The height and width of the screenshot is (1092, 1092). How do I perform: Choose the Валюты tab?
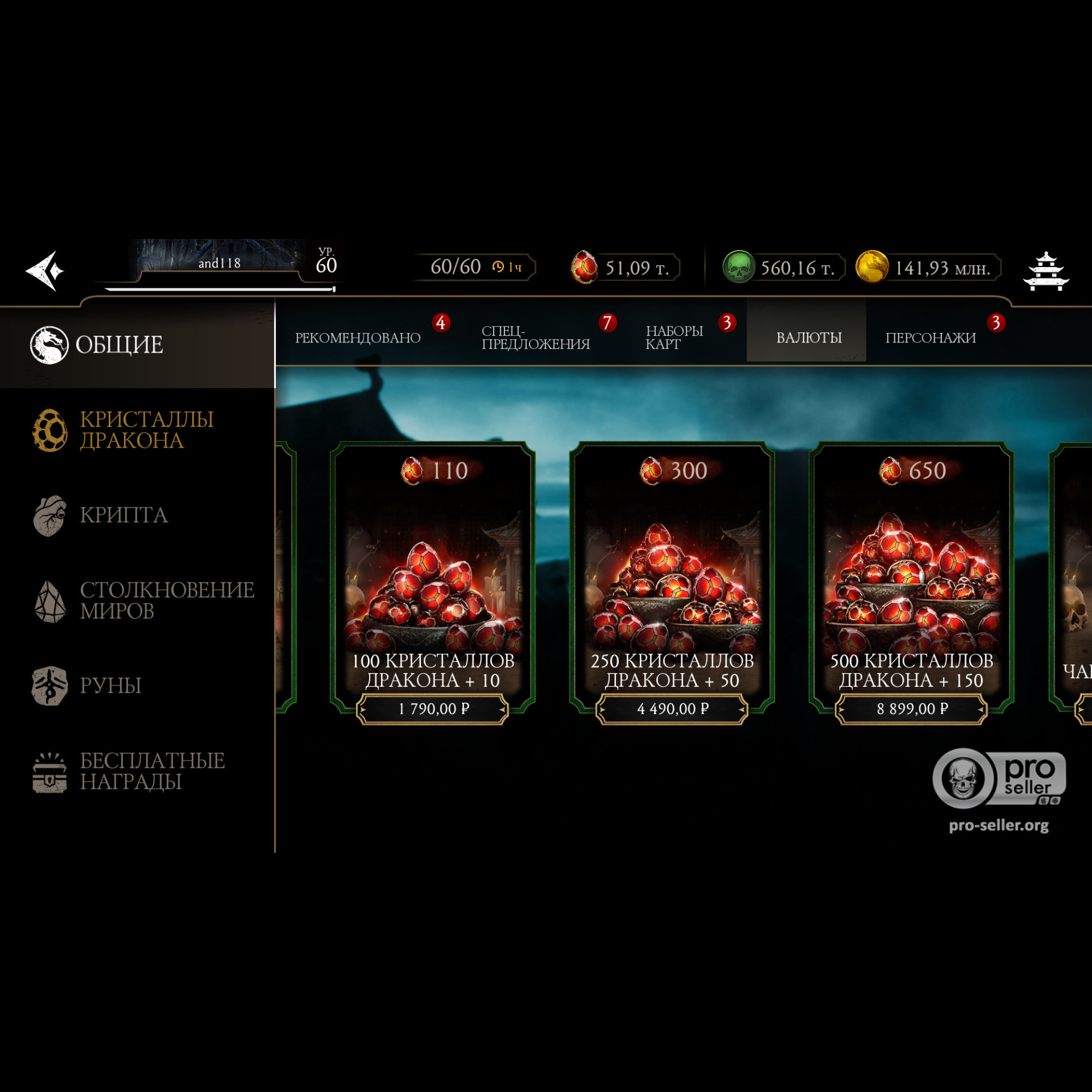(808, 337)
